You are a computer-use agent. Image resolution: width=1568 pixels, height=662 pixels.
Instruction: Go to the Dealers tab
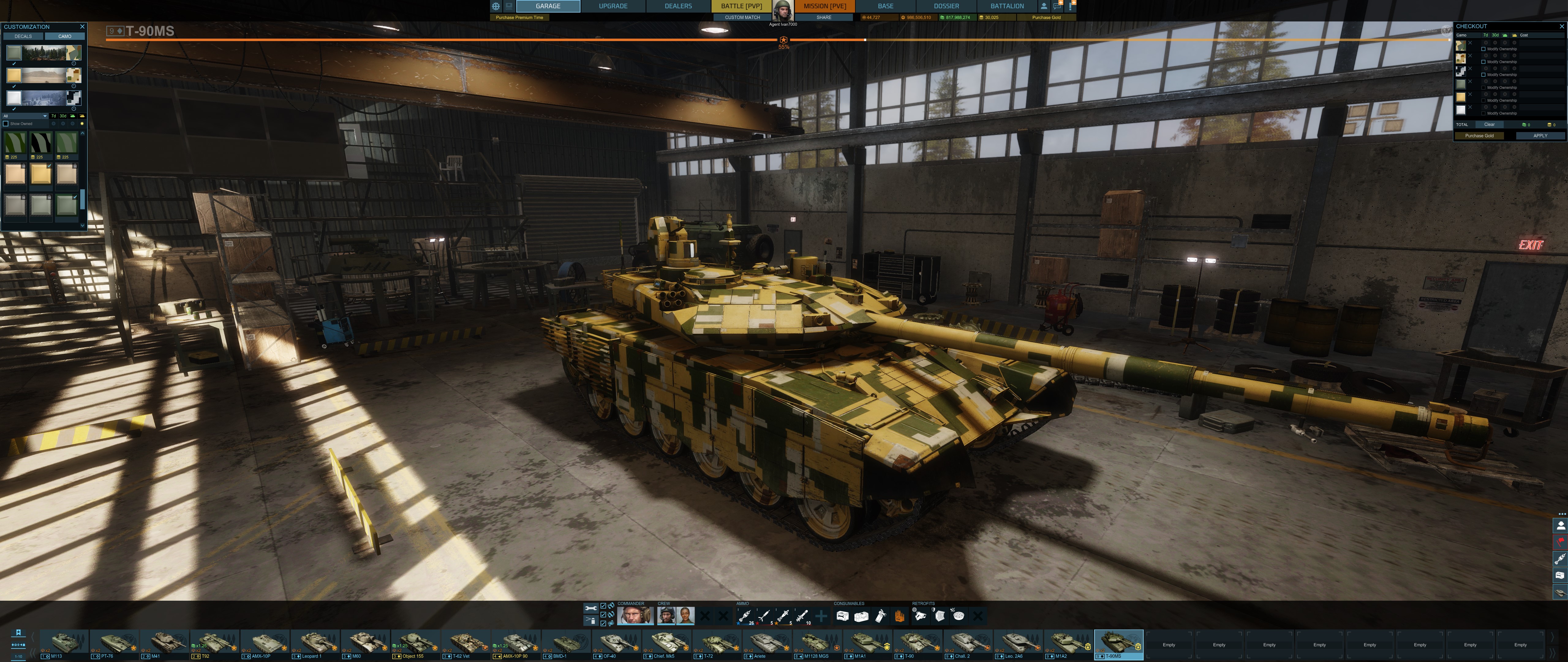[678, 6]
